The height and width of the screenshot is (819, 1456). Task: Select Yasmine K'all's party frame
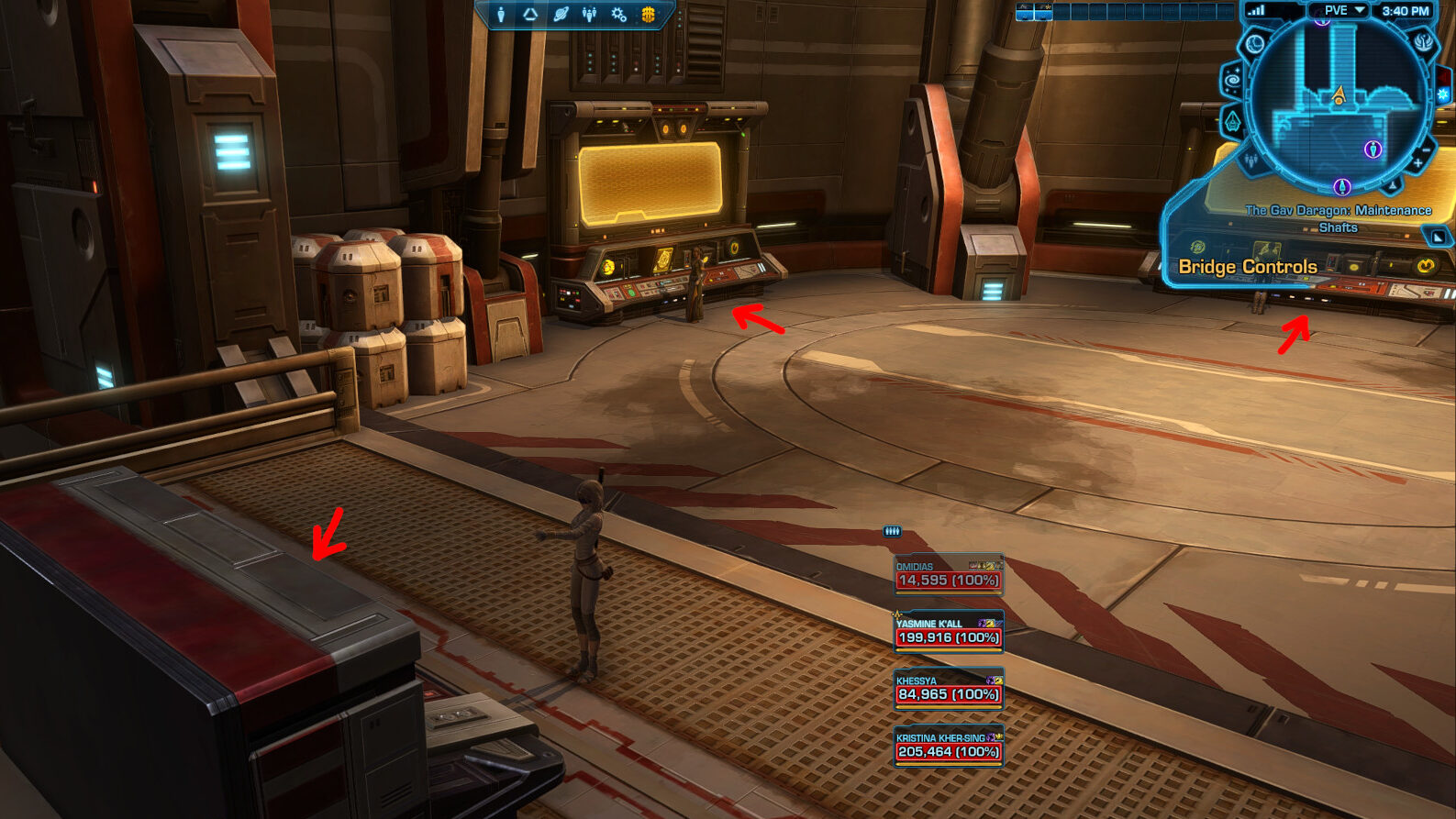coord(949,632)
